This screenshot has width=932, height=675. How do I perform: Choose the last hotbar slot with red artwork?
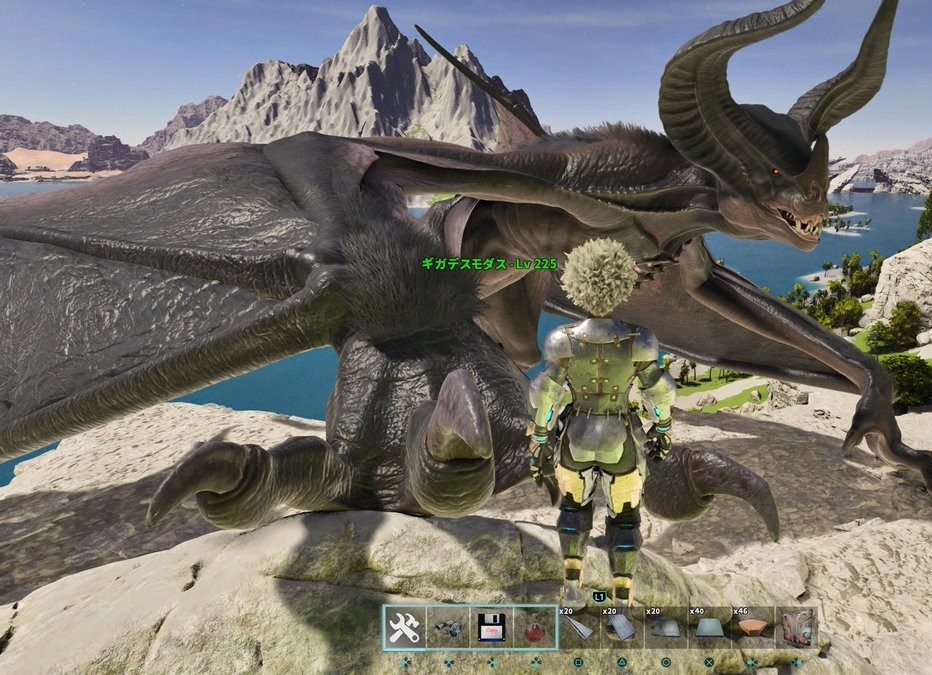[796, 628]
